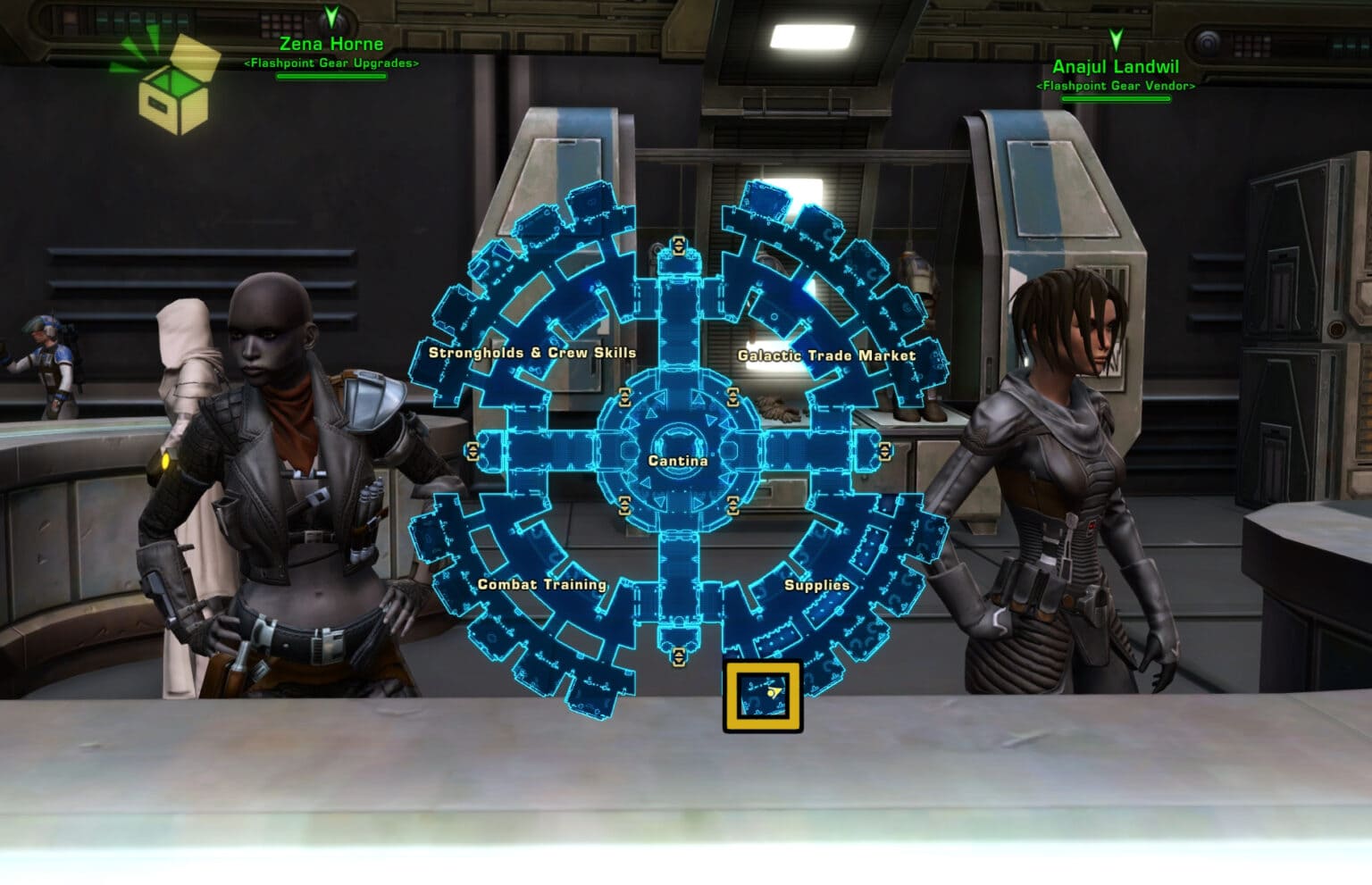Select the Cantina label at the map center

(x=679, y=461)
